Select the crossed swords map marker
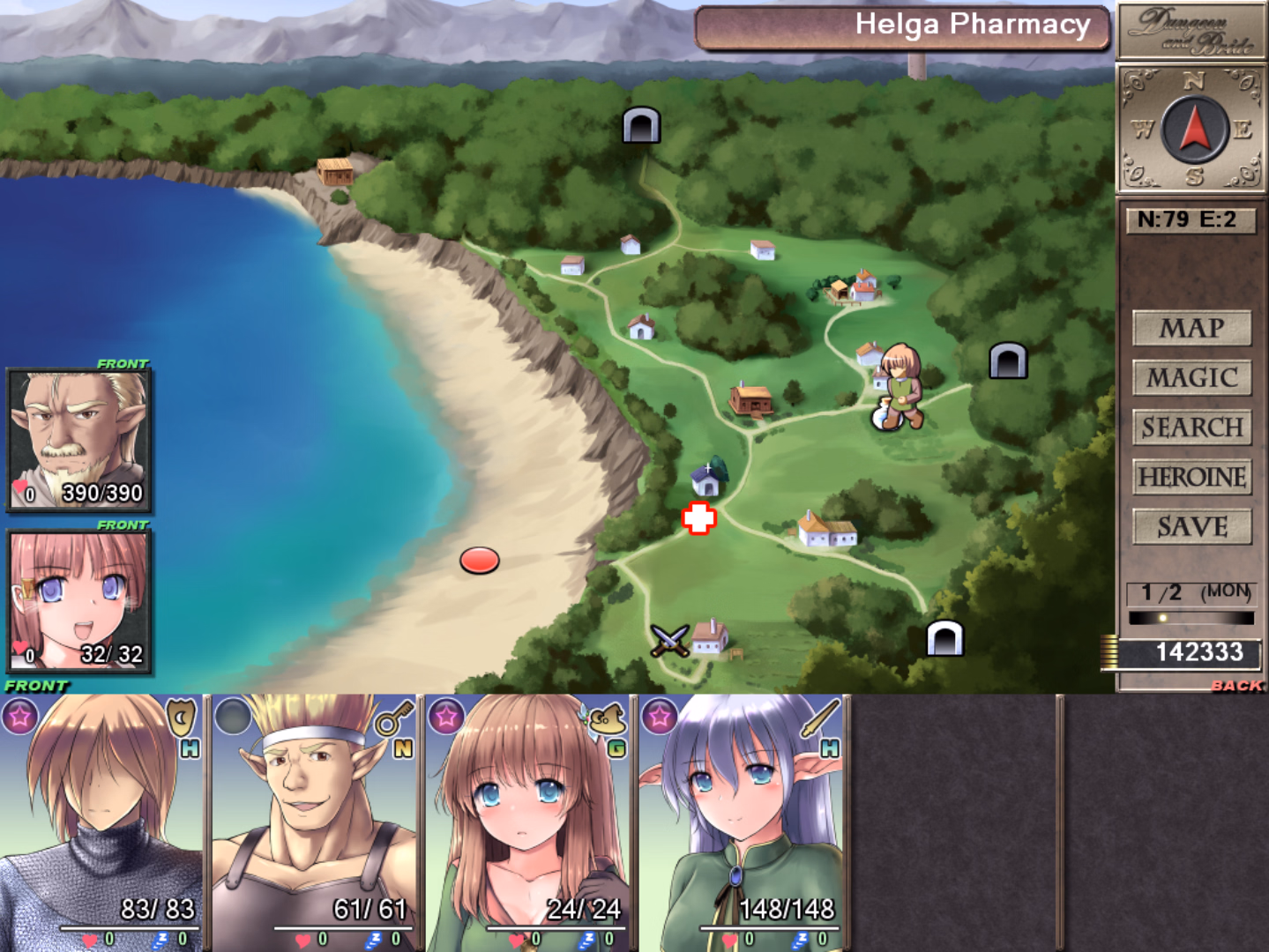Viewport: 1269px width, 952px height. point(668,641)
